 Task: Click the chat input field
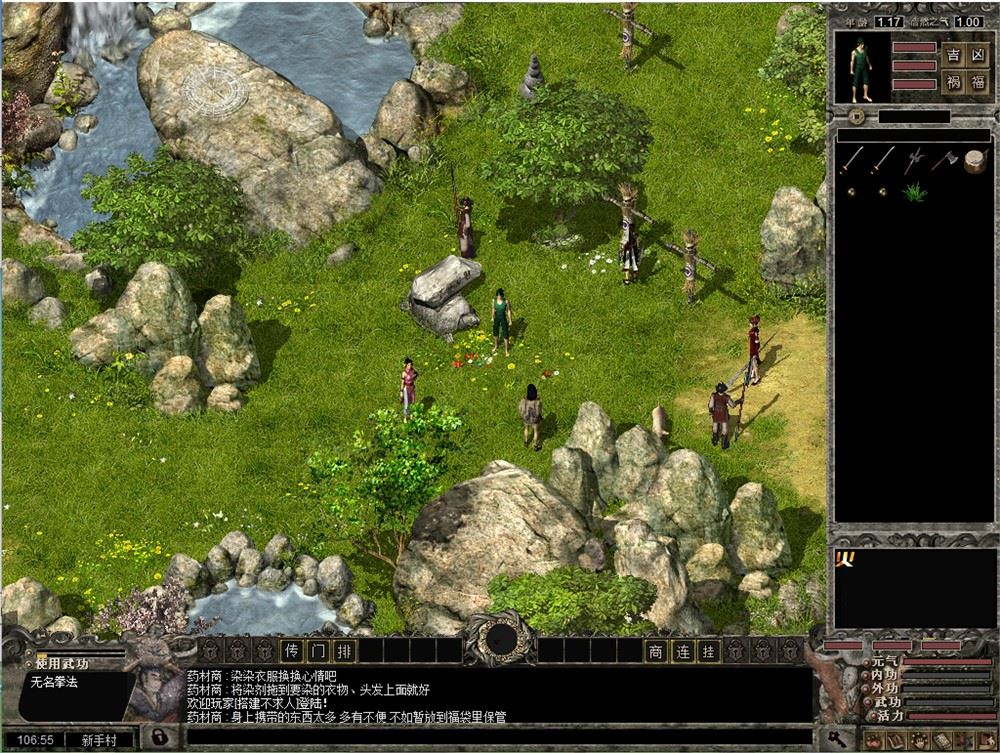point(500,740)
